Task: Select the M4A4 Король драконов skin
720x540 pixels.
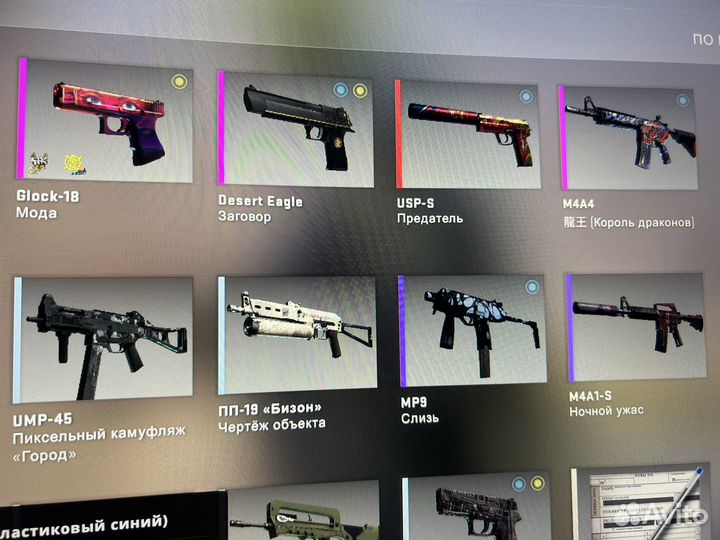Action: tap(628, 137)
